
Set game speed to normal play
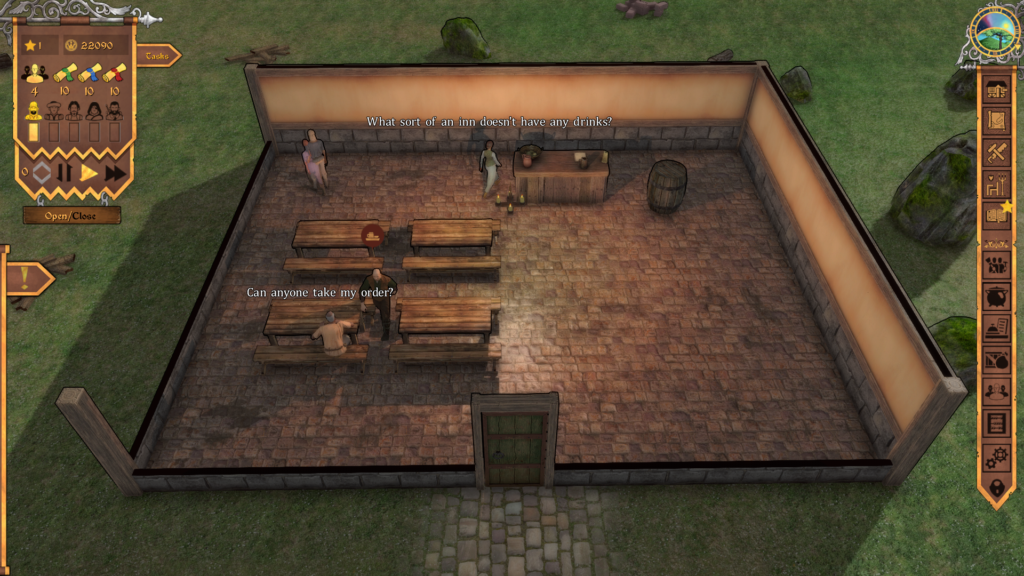point(89,173)
